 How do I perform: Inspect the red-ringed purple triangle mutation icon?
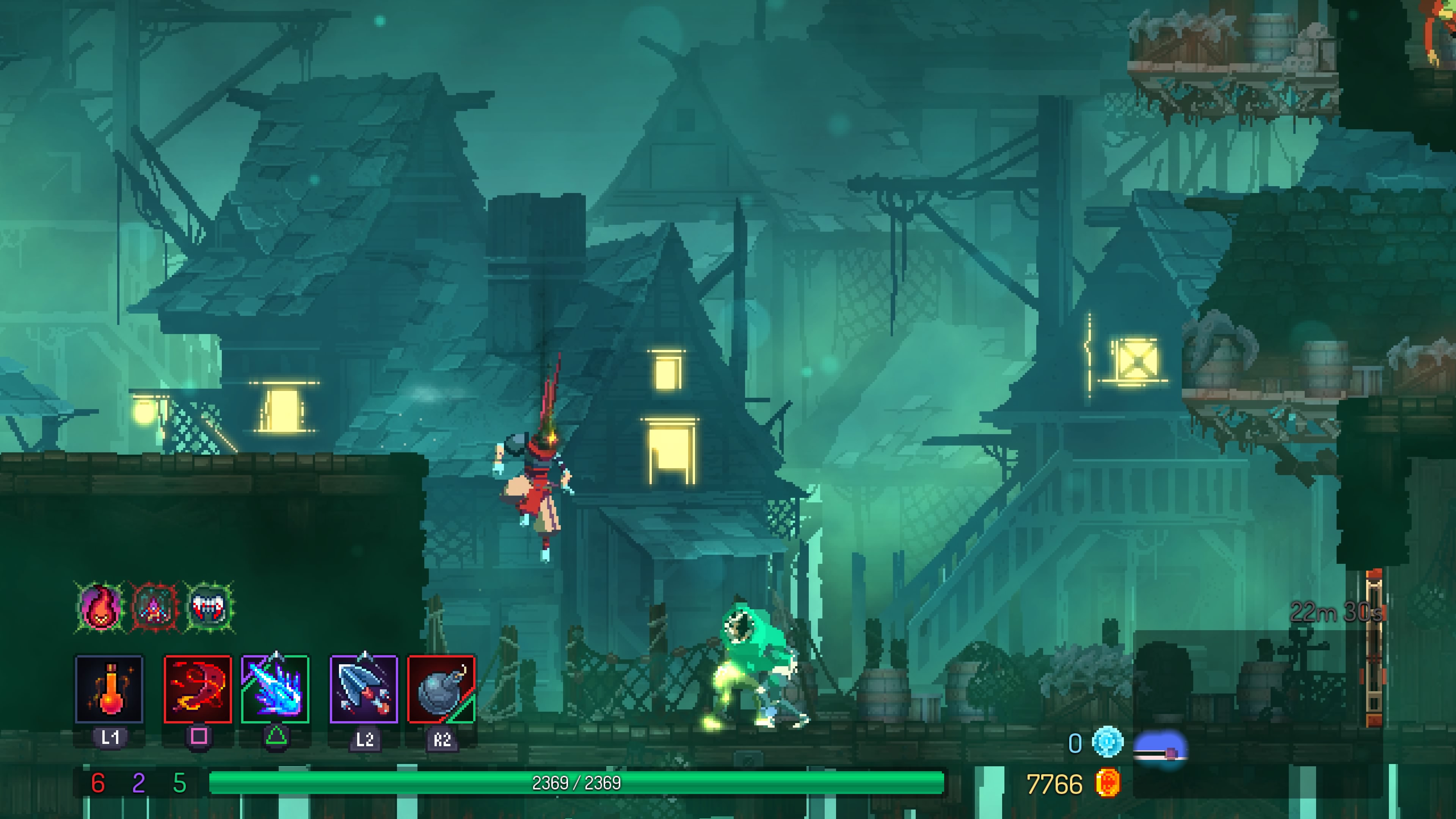(154, 607)
